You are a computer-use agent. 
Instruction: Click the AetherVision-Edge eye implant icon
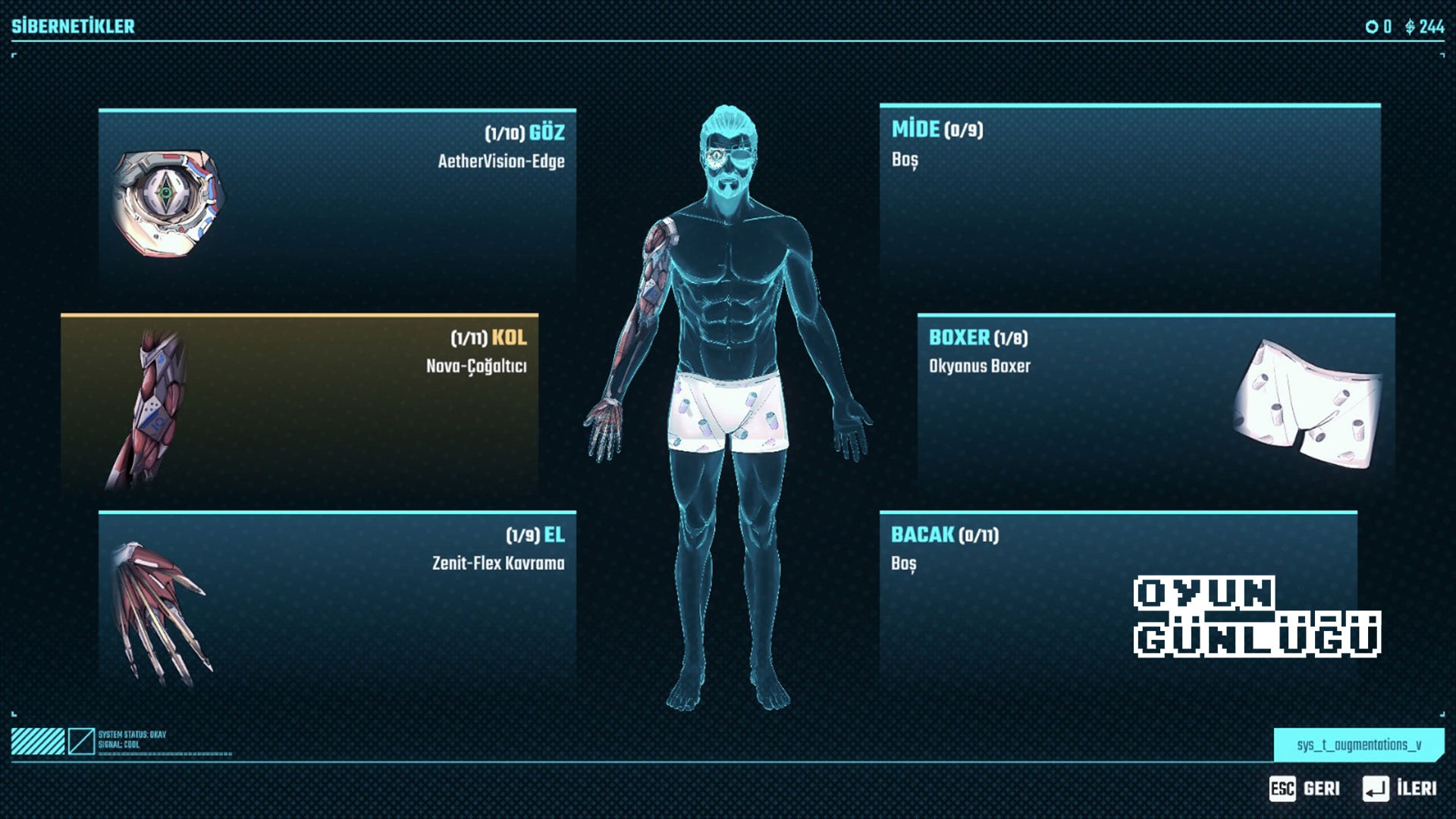point(168,202)
